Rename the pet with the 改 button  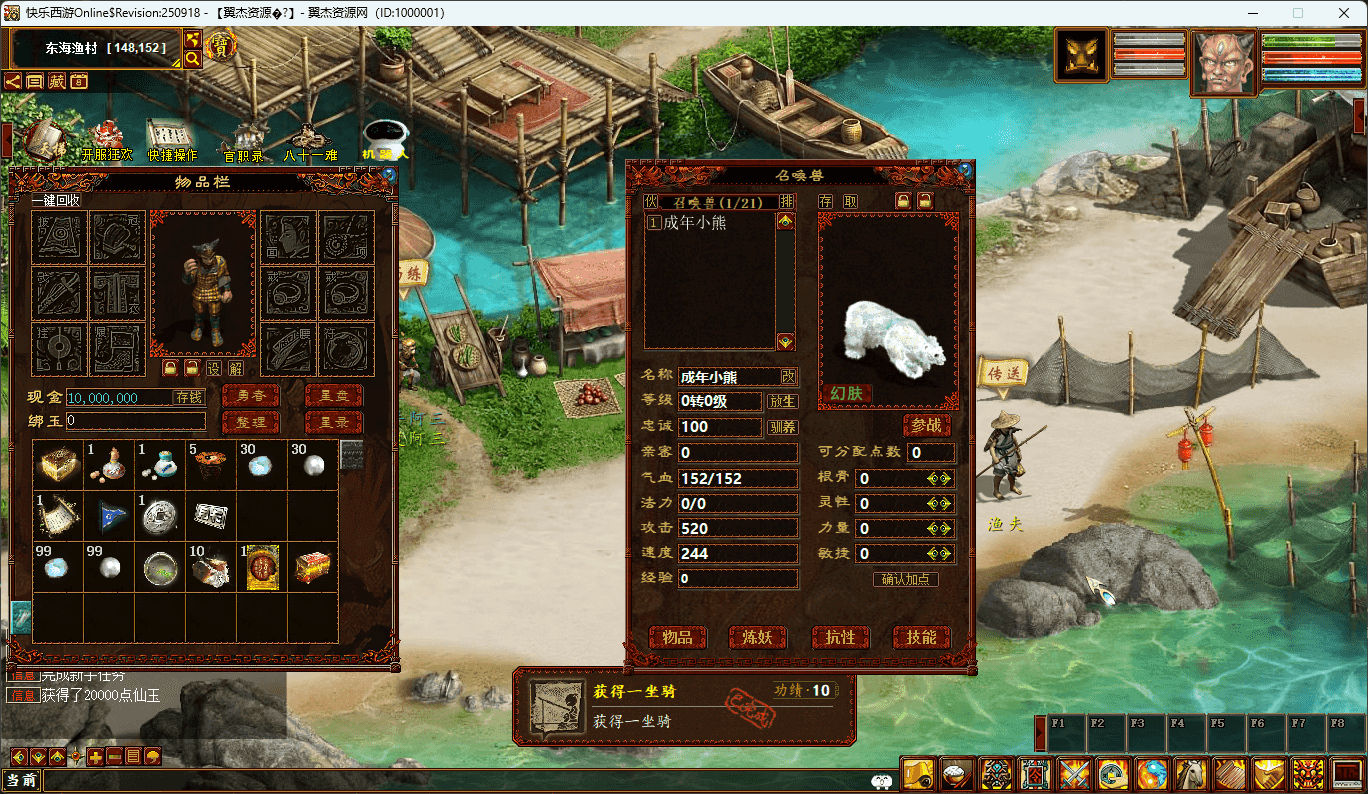tap(789, 376)
